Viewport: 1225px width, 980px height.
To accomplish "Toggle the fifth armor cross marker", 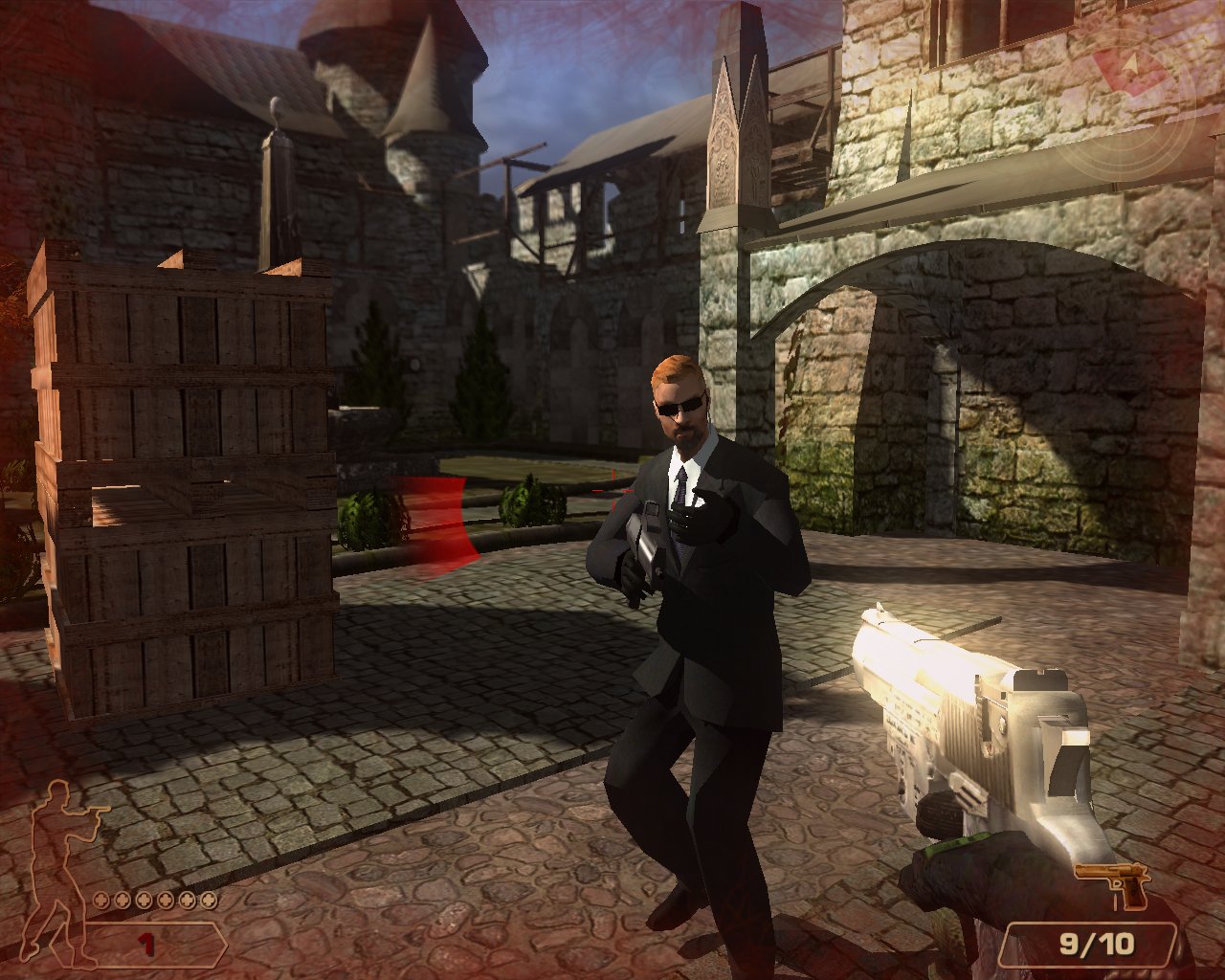I will pyautogui.click(x=188, y=901).
